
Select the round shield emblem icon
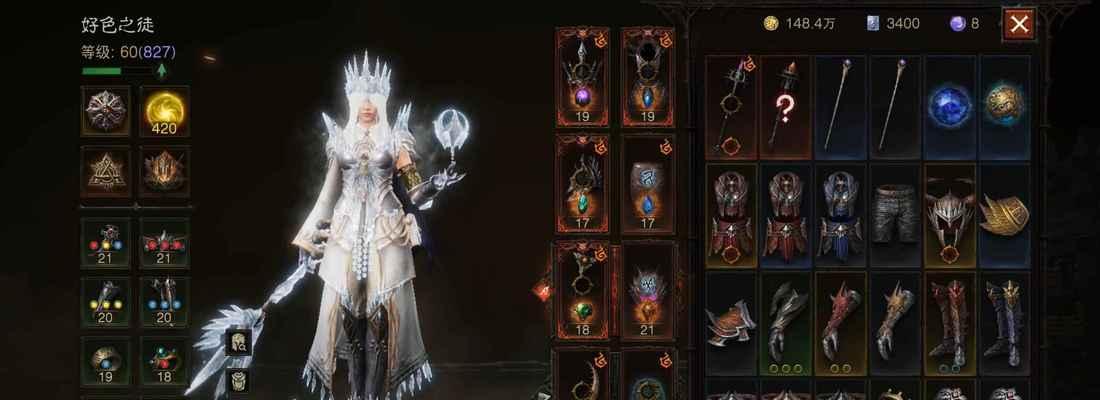tap(105, 110)
